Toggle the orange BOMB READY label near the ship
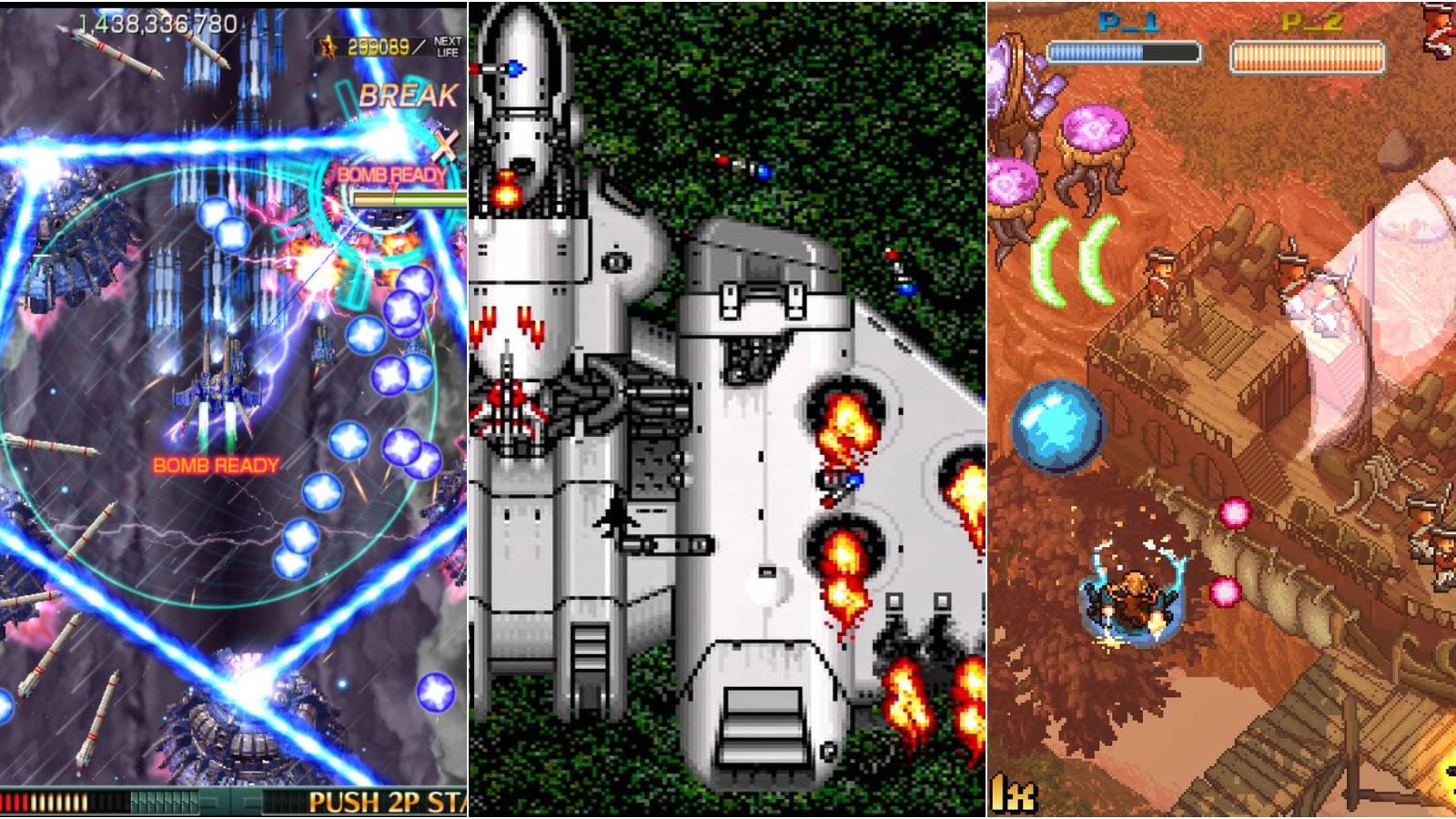 [x=214, y=464]
